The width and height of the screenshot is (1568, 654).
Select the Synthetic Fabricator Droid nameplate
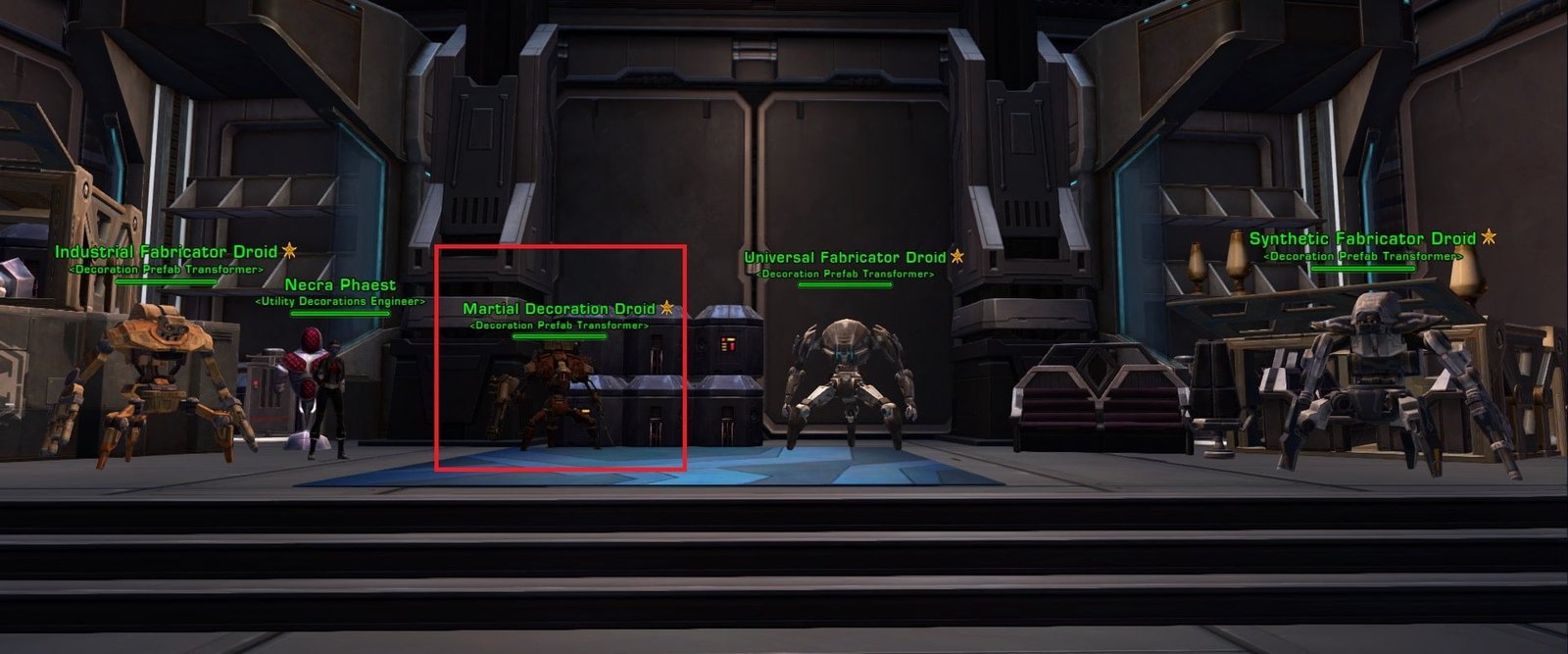tap(1362, 239)
